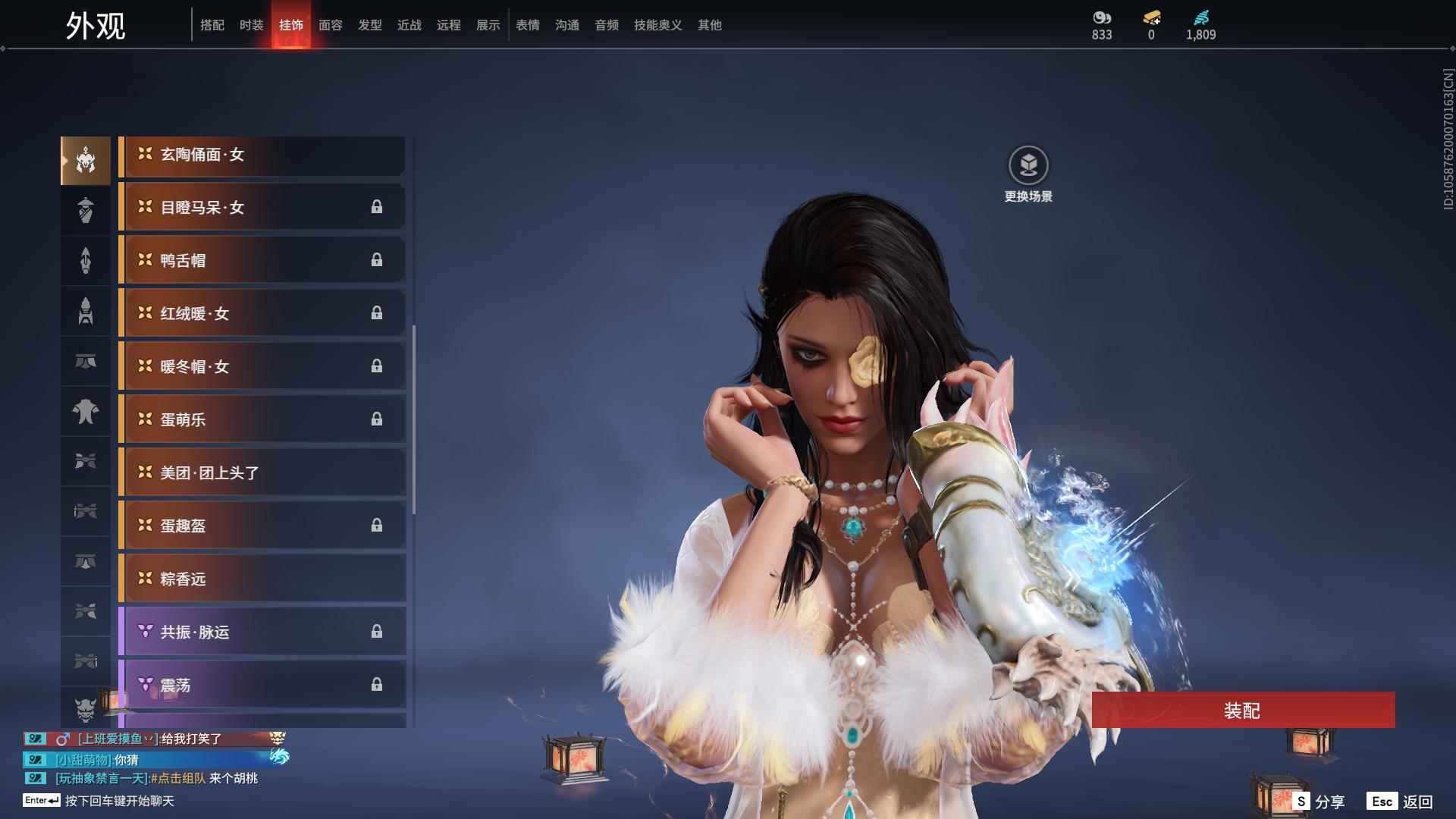Select the 面容 tab

pyautogui.click(x=331, y=25)
